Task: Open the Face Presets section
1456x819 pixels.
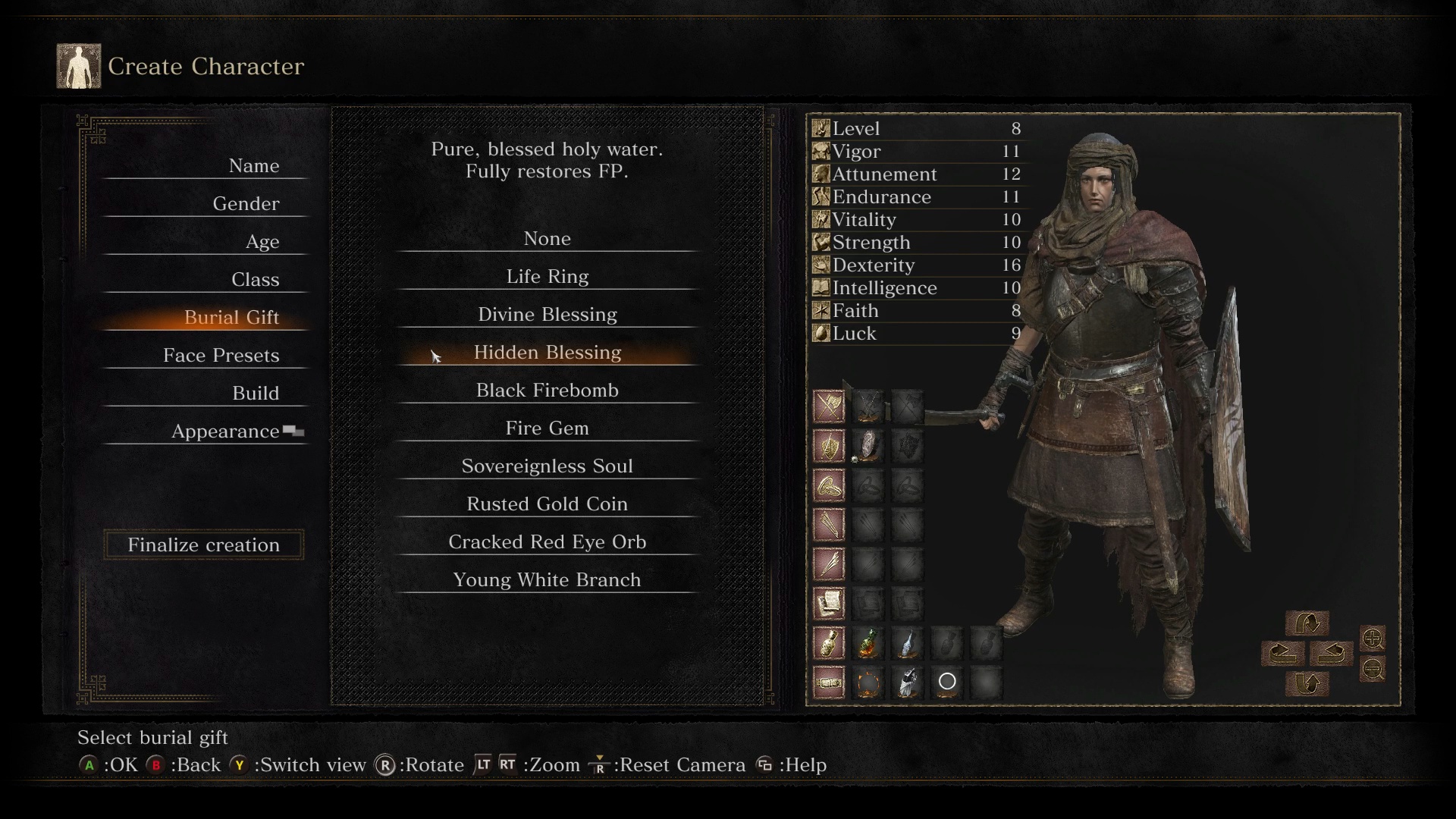Action: point(221,355)
